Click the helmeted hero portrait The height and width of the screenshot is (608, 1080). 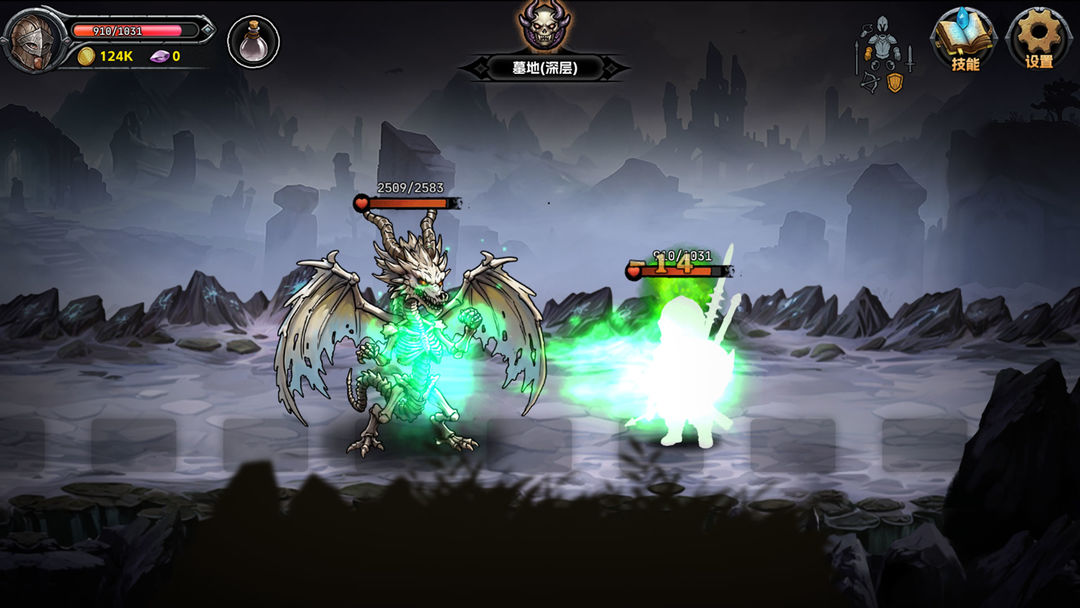click(32, 41)
